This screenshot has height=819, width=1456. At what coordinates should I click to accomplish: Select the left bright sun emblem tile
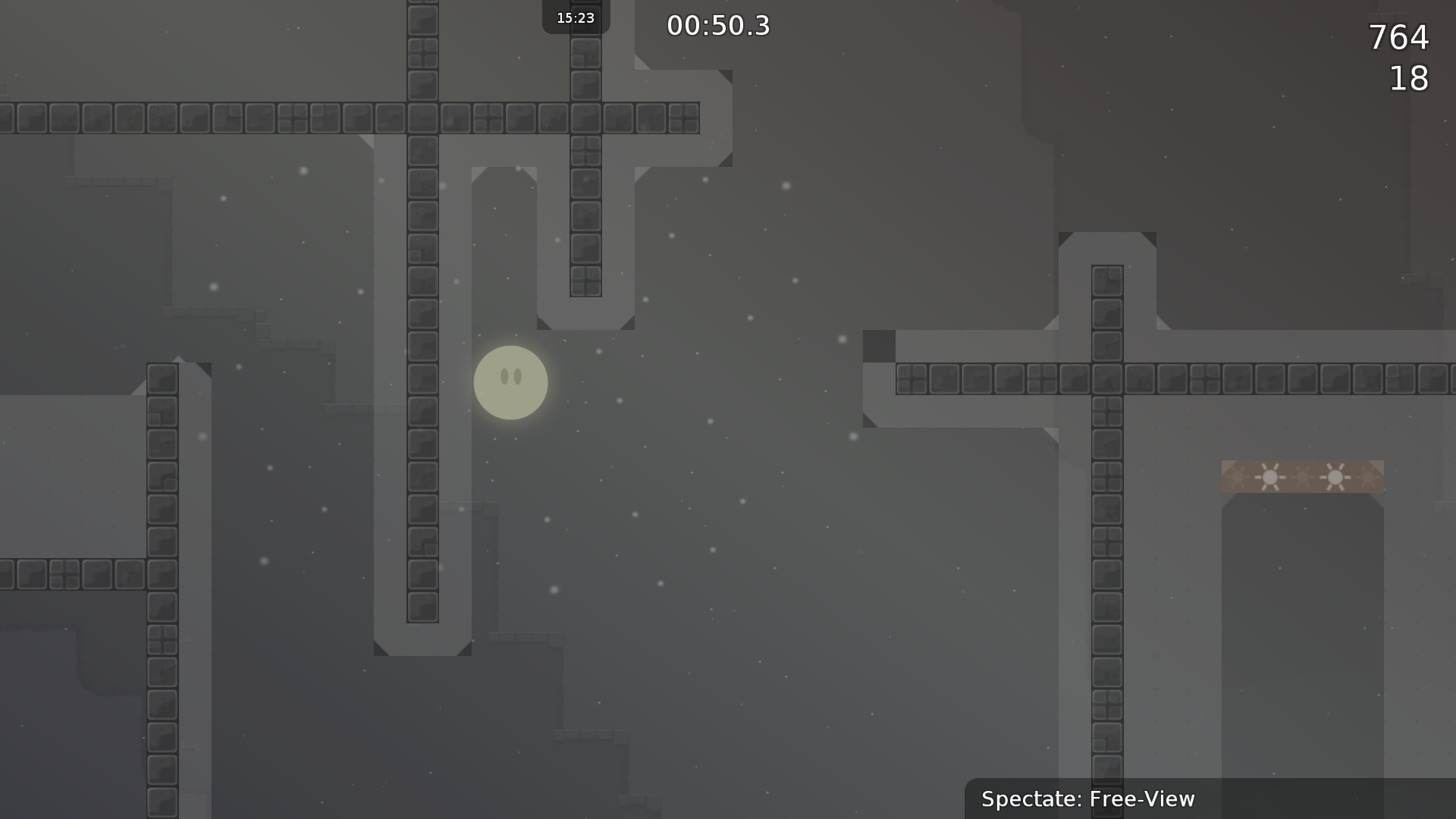tap(1270, 477)
